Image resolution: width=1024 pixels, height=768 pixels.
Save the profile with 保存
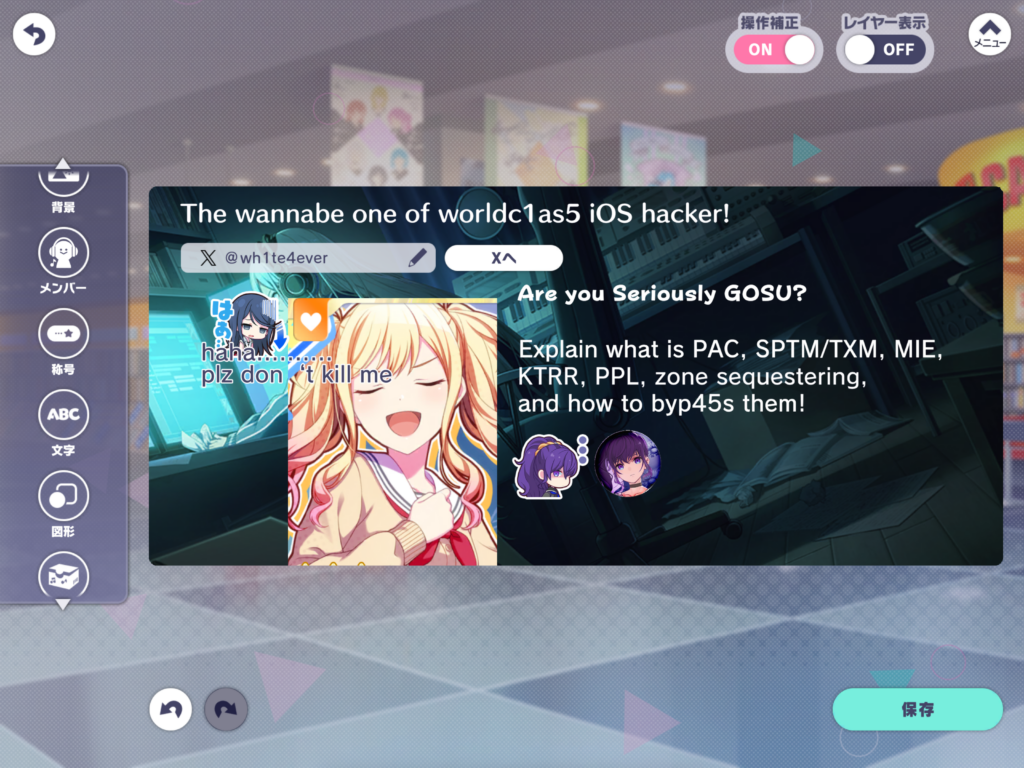[x=917, y=710]
